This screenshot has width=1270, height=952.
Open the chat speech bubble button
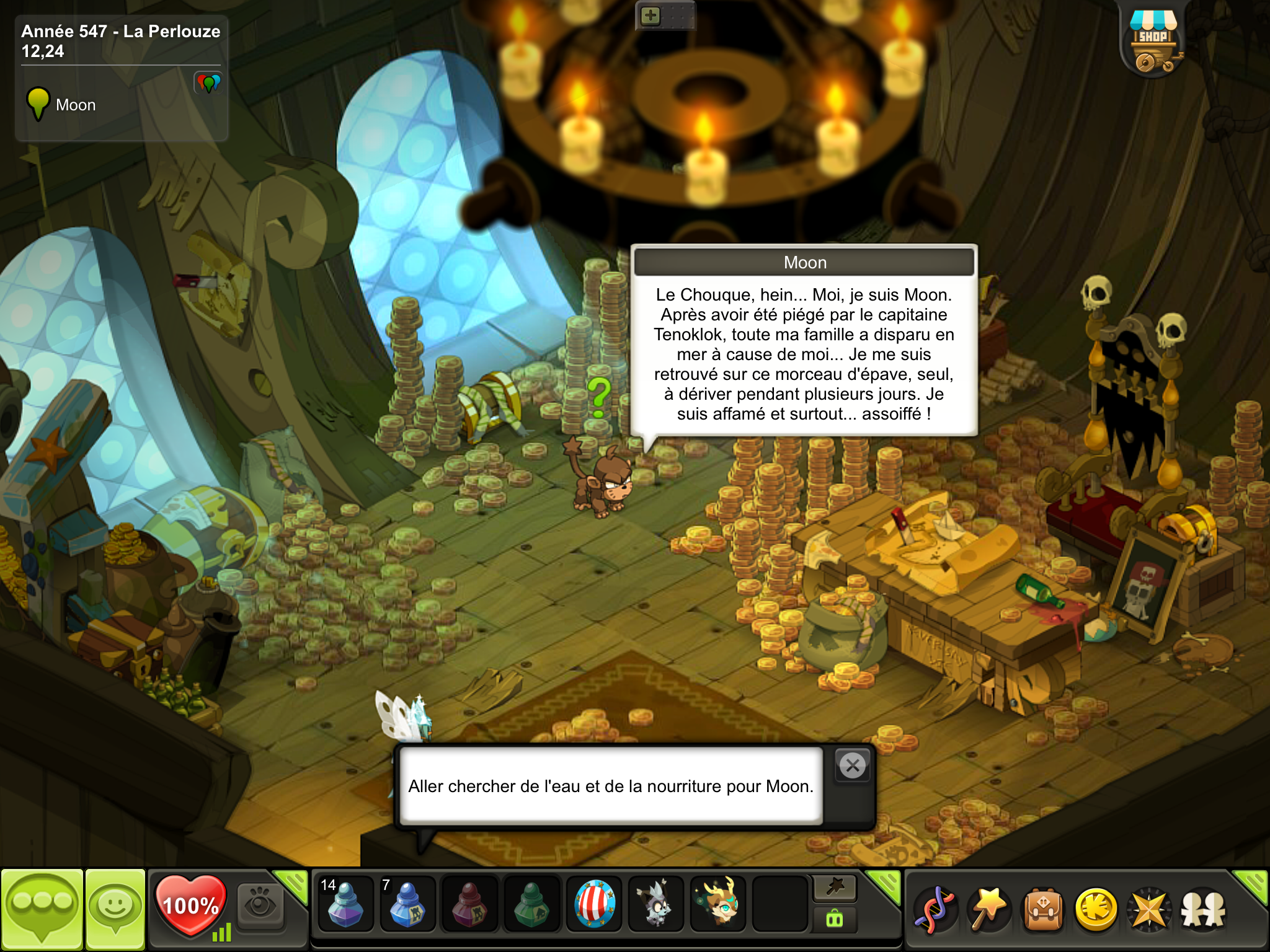click(x=42, y=909)
